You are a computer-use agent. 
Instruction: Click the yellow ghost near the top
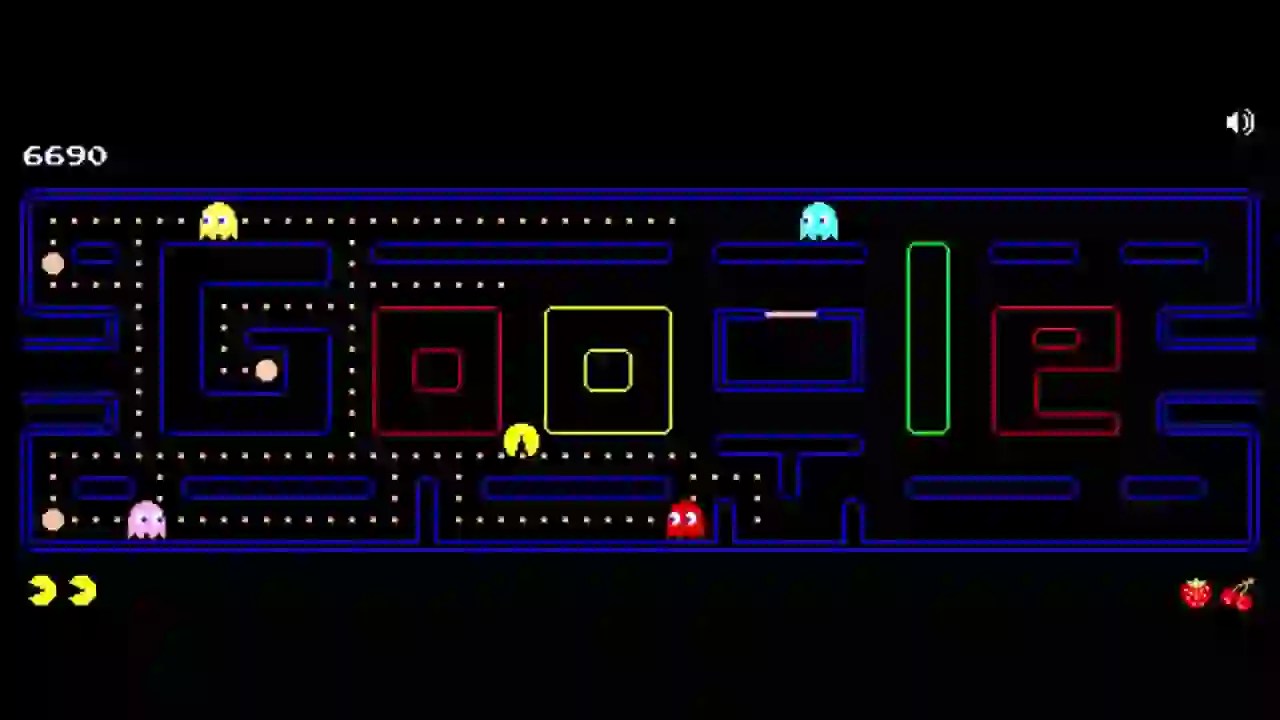pos(218,220)
